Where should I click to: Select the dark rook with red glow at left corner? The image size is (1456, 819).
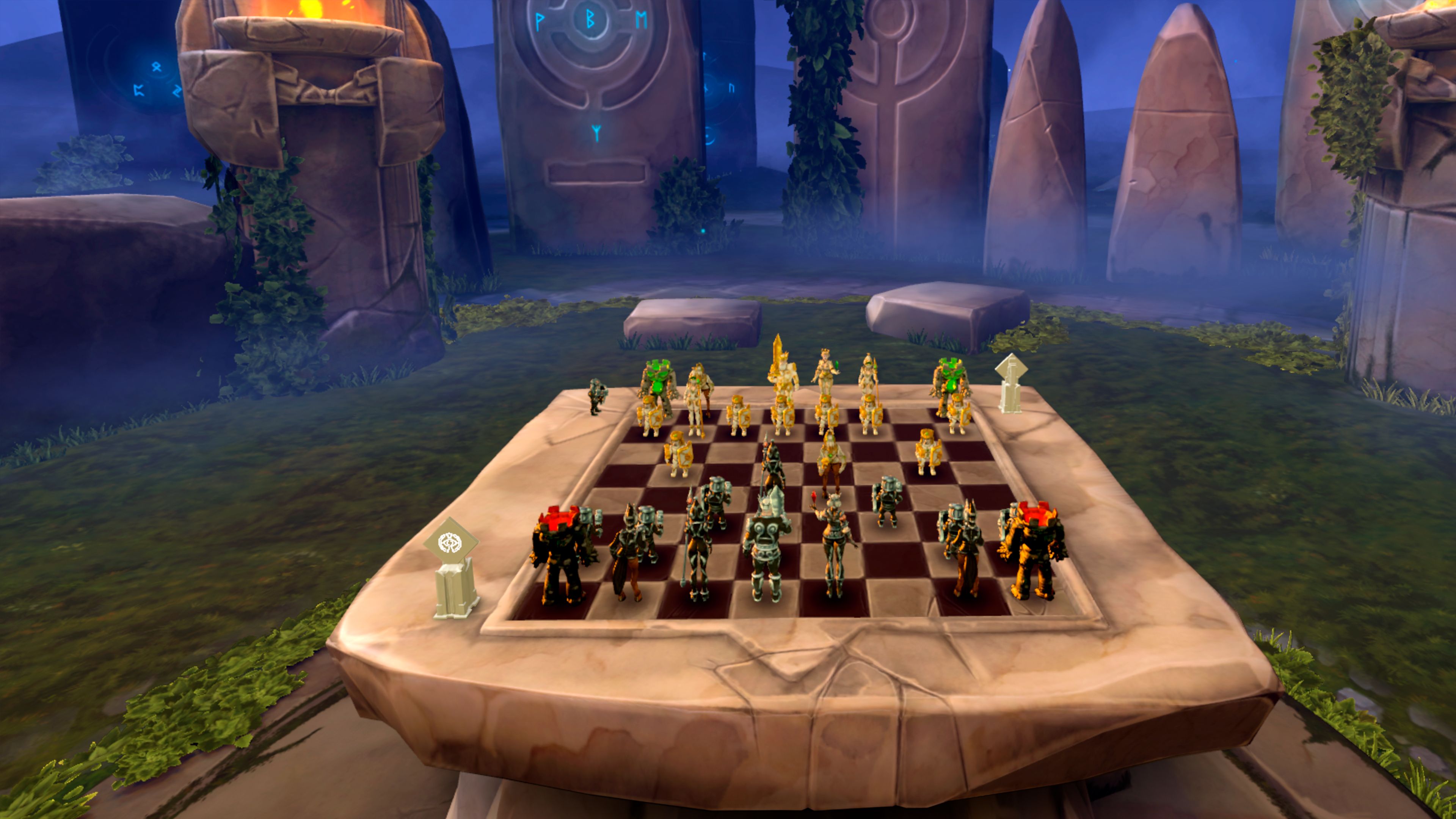pos(559,554)
